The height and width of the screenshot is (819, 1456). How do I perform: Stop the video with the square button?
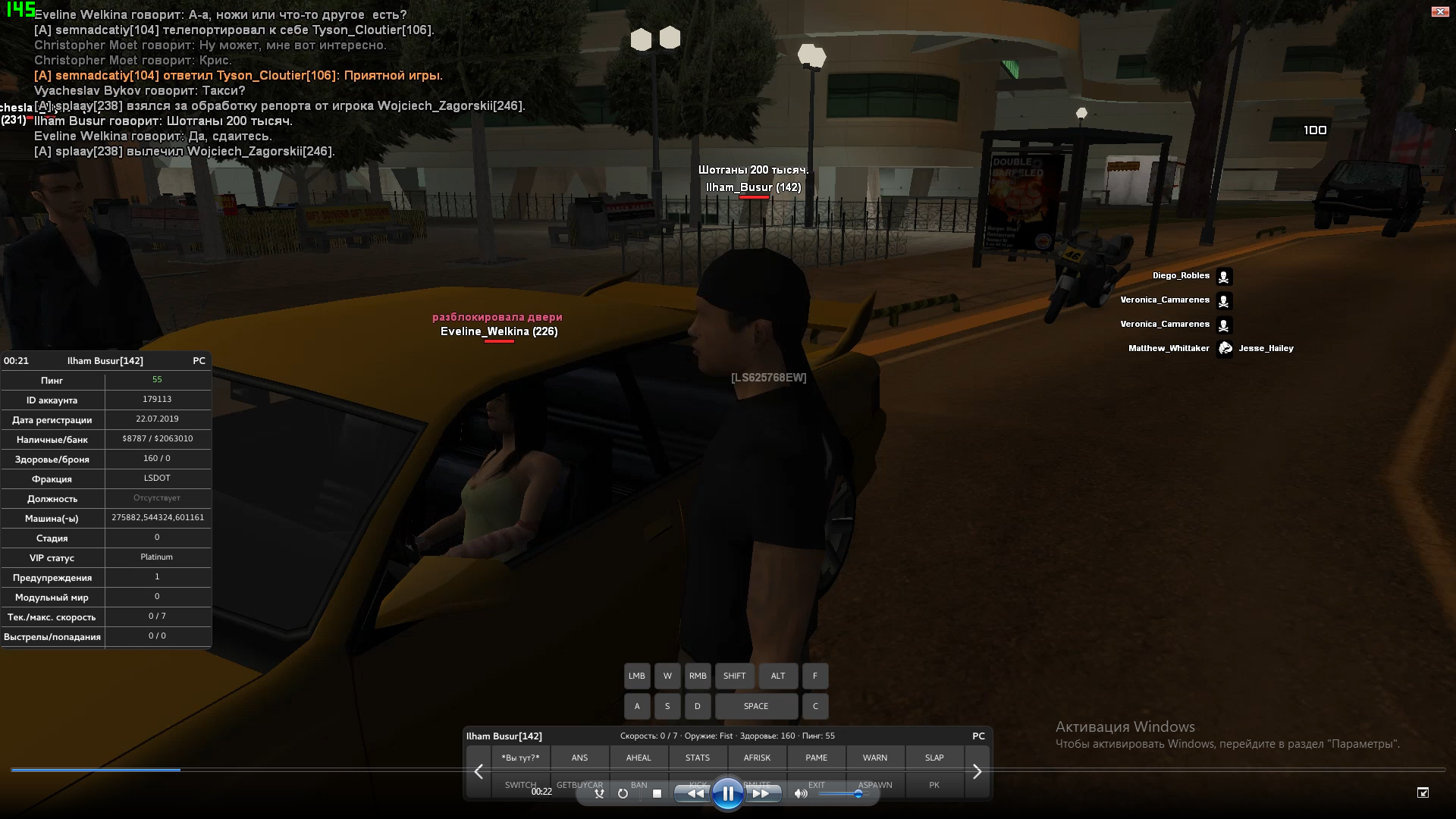[x=657, y=794]
